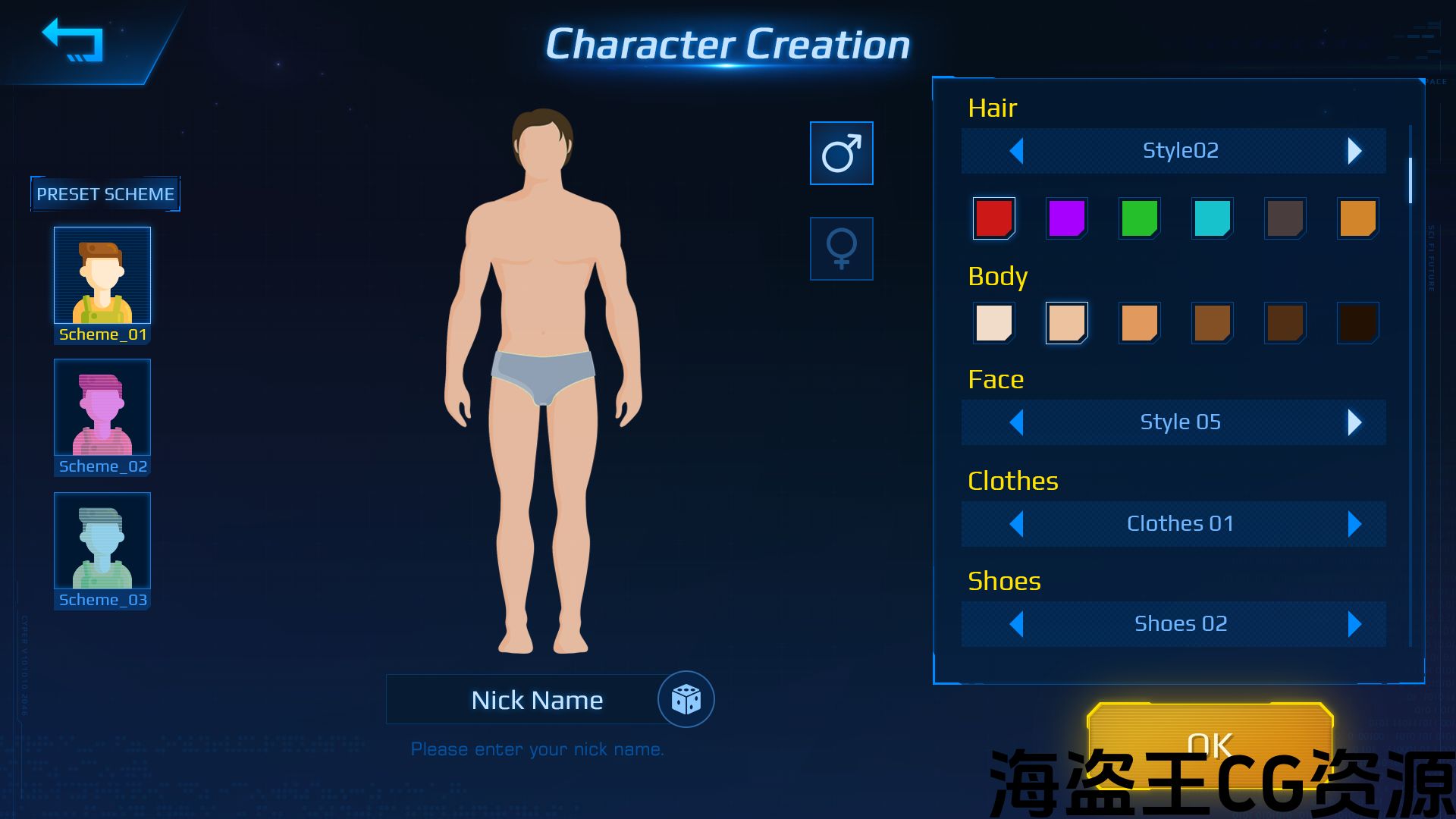
Task: Choose the cyan hair color swatch
Action: pyautogui.click(x=1212, y=218)
